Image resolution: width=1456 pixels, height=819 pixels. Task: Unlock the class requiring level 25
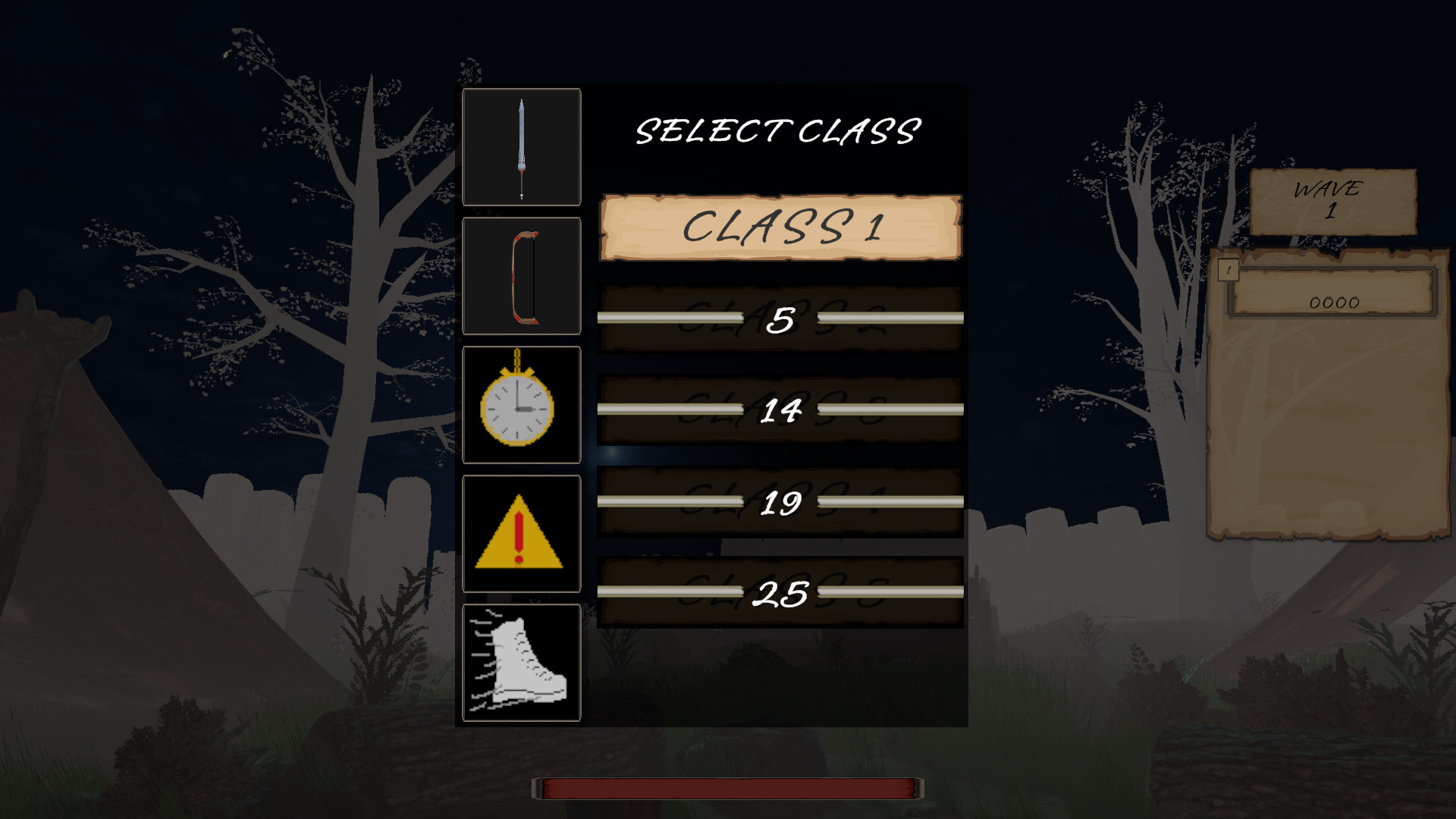(x=781, y=593)
